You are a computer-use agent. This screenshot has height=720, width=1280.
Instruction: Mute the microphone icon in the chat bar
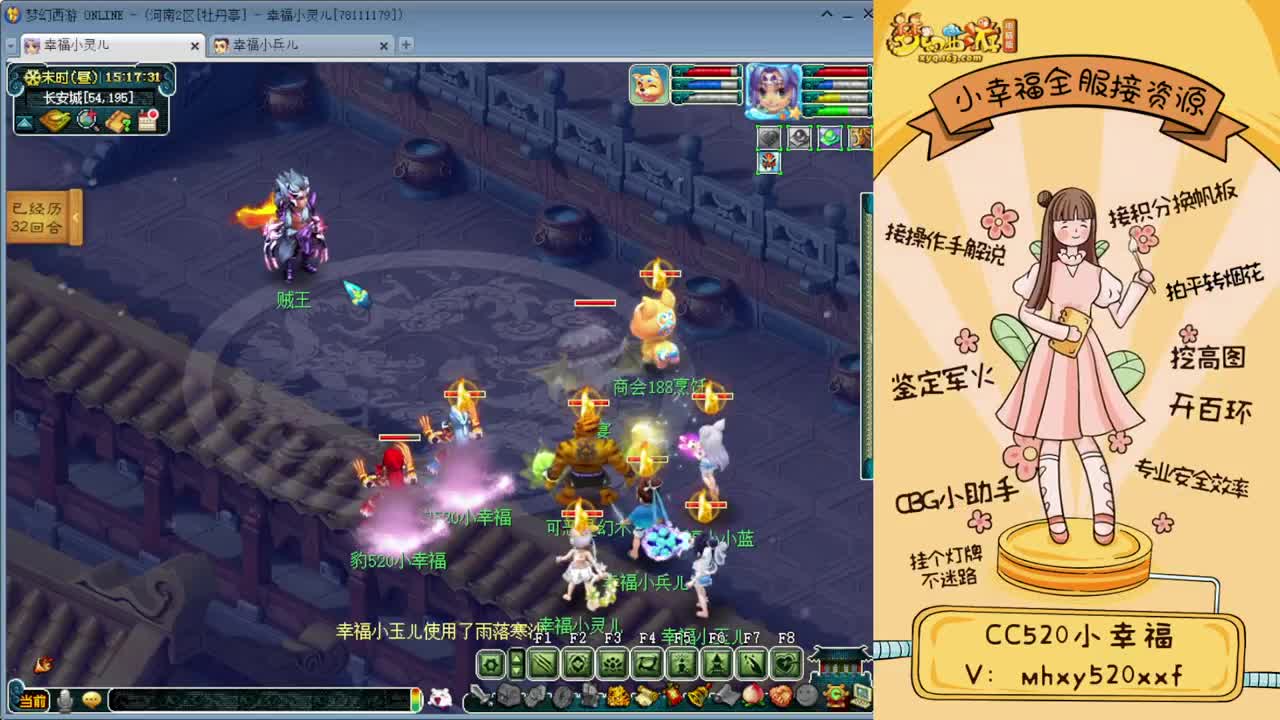[65, 700]
